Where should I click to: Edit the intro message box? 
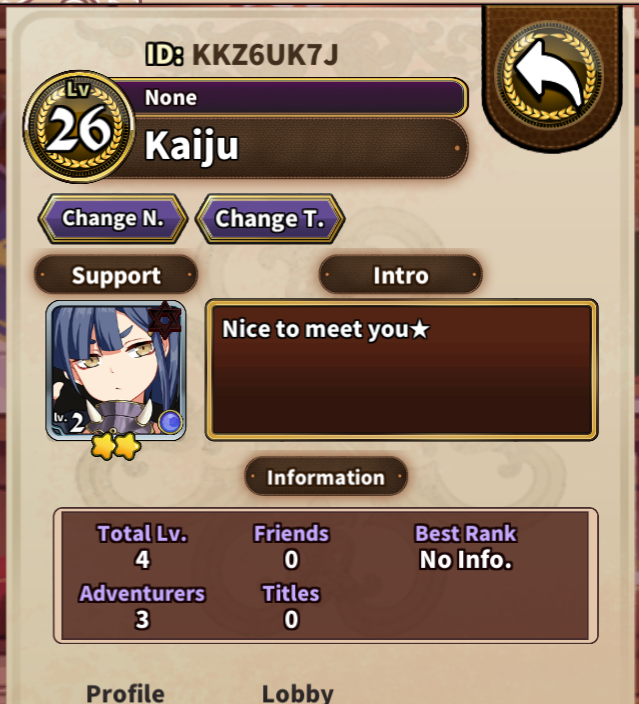[401, 370]
